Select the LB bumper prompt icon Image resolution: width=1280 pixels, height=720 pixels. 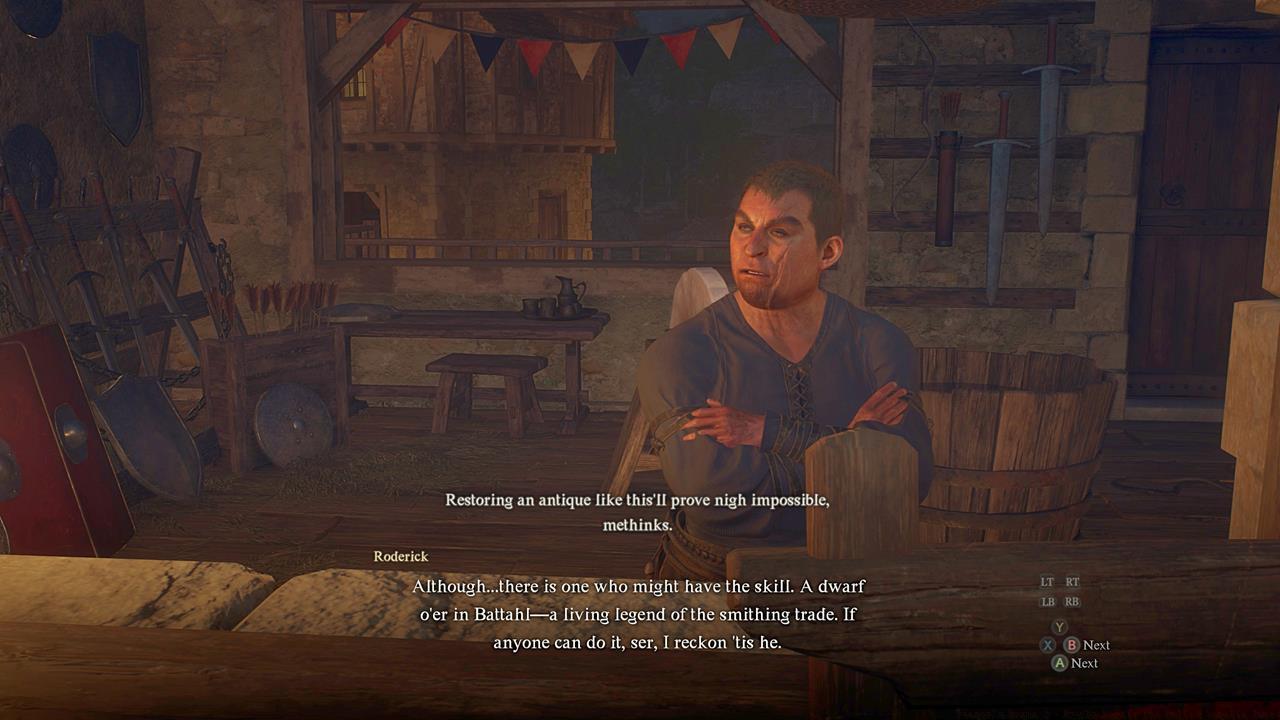1049,601
